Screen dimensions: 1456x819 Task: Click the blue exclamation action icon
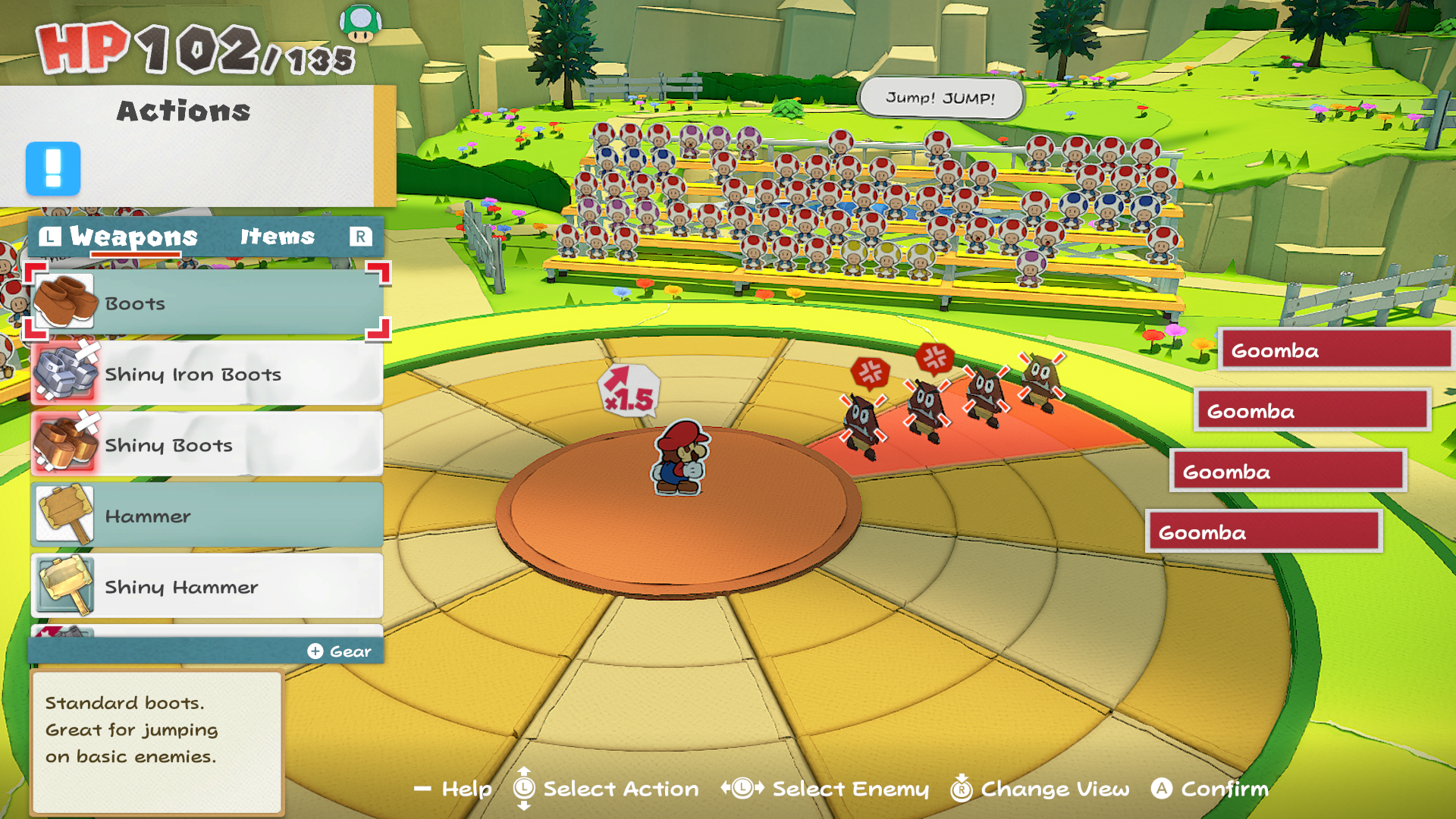(53, 168)
